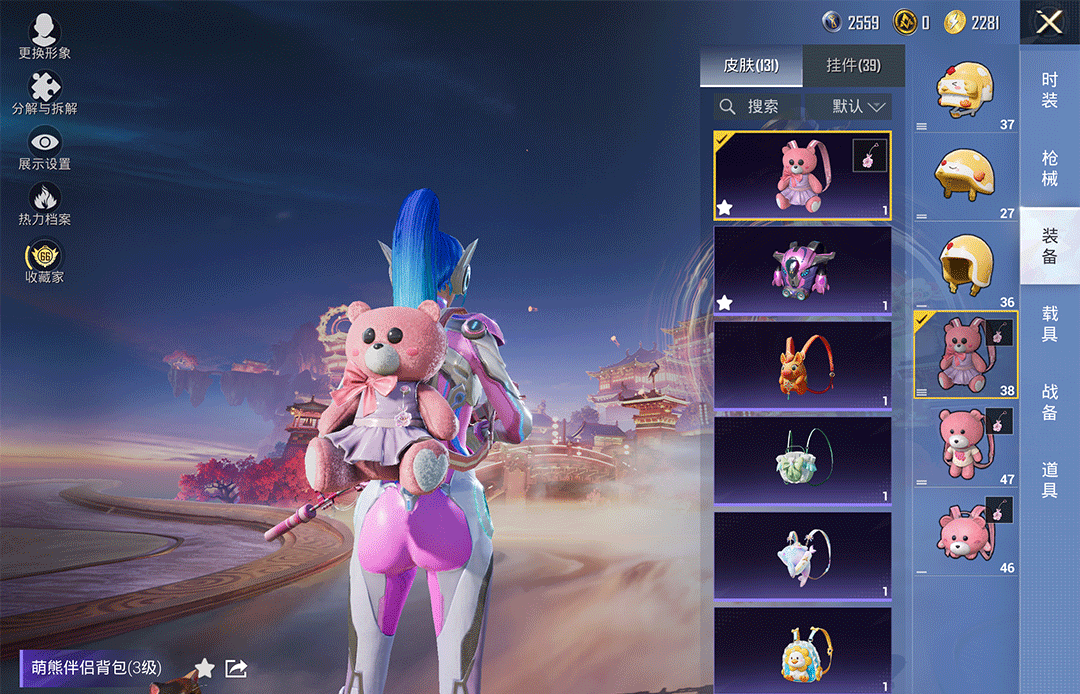This screenshot has height=694, width=1080.
Task: Go to the 战备 category
Action: 1049,401
